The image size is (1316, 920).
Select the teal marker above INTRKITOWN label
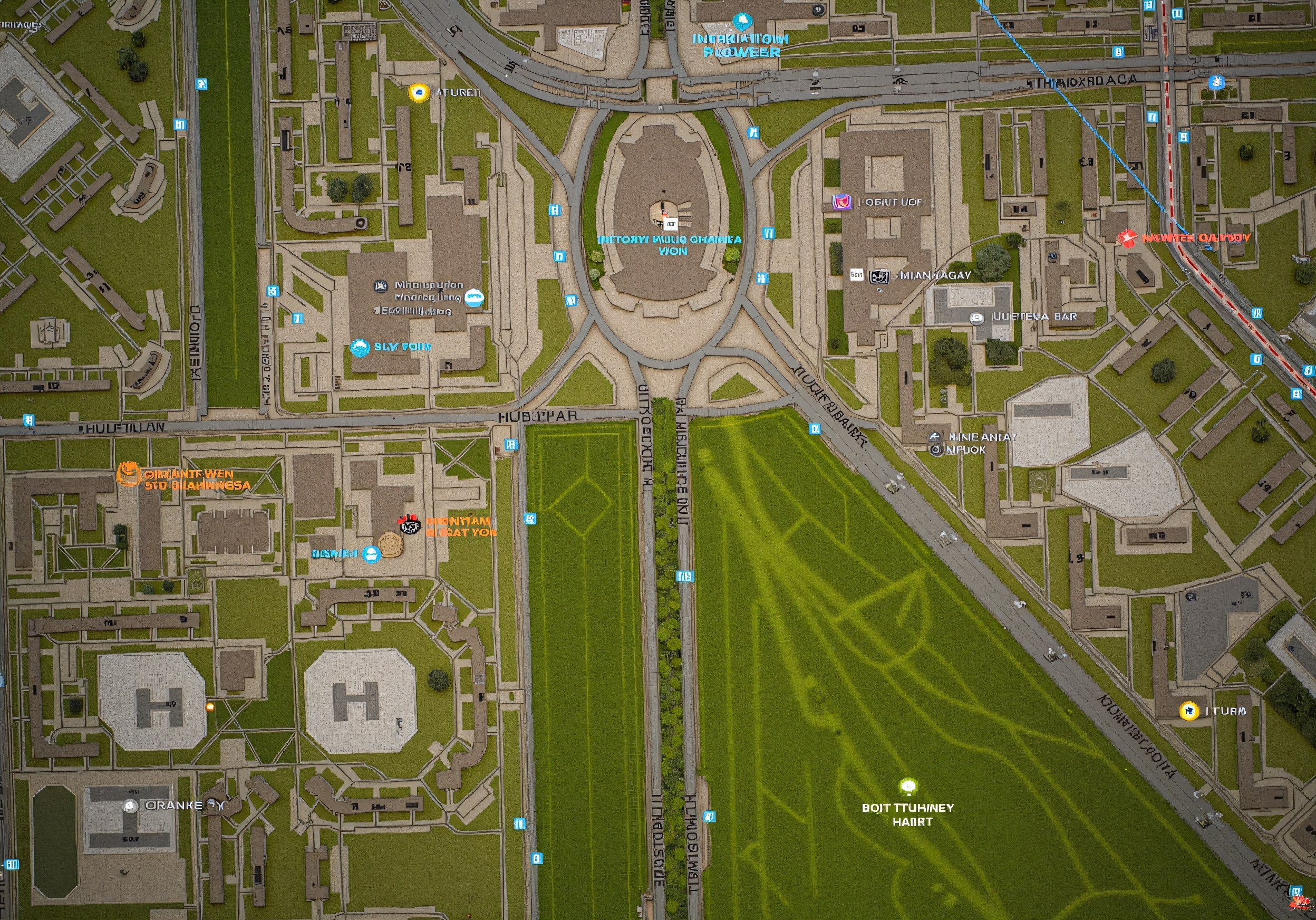click(x=743, y=22)
